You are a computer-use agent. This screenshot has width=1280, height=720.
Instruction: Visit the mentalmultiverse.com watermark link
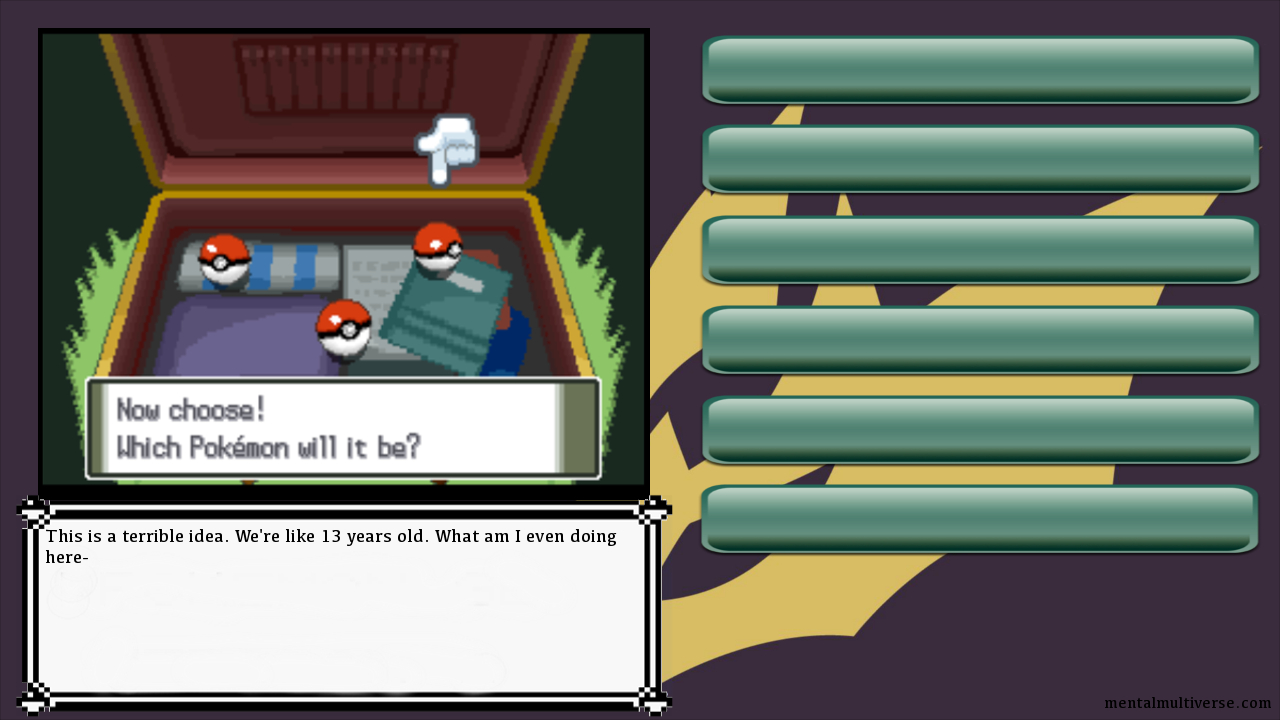tap(1187, 703)
